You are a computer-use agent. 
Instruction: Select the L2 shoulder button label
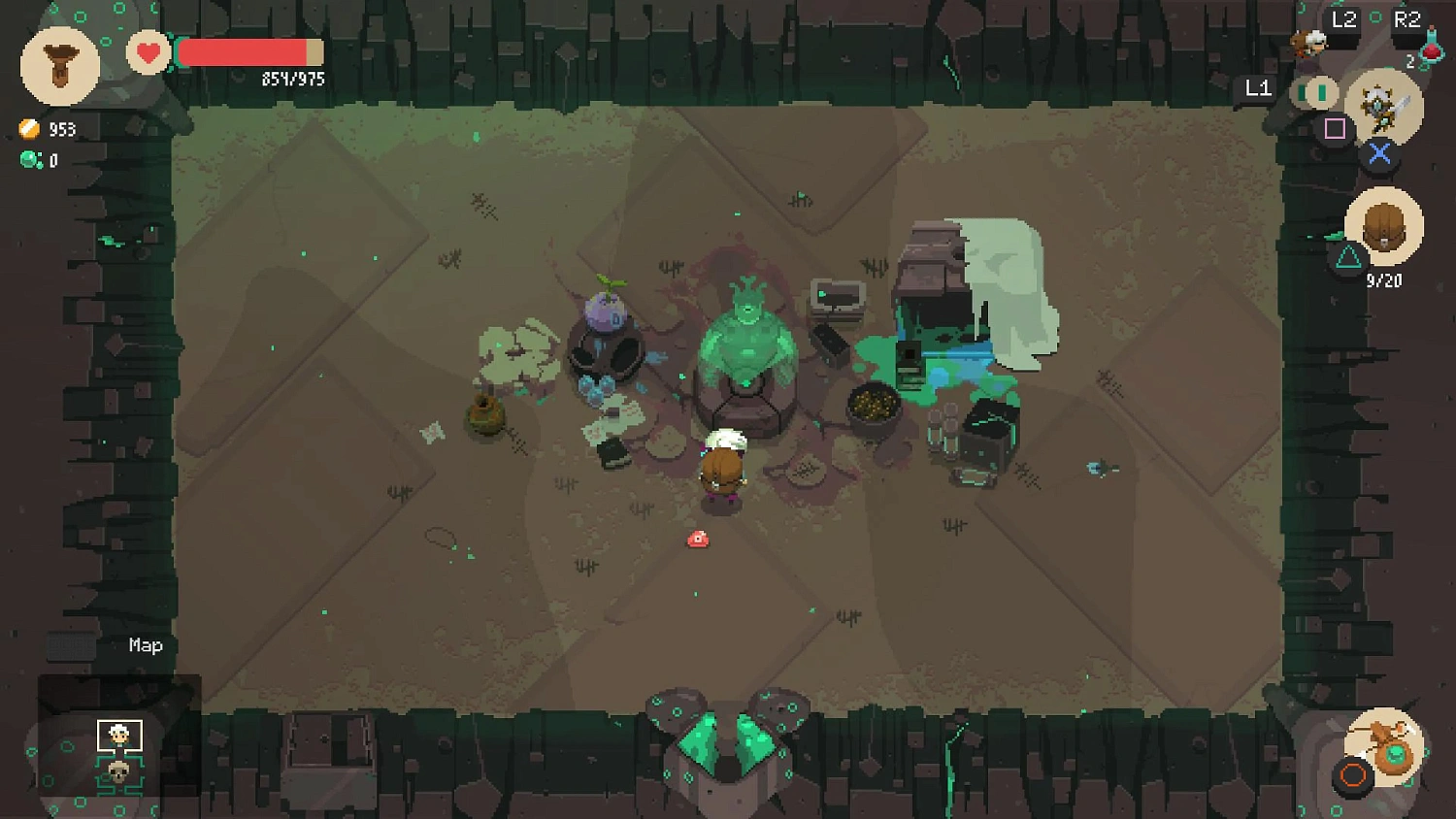click(1344, 19)
